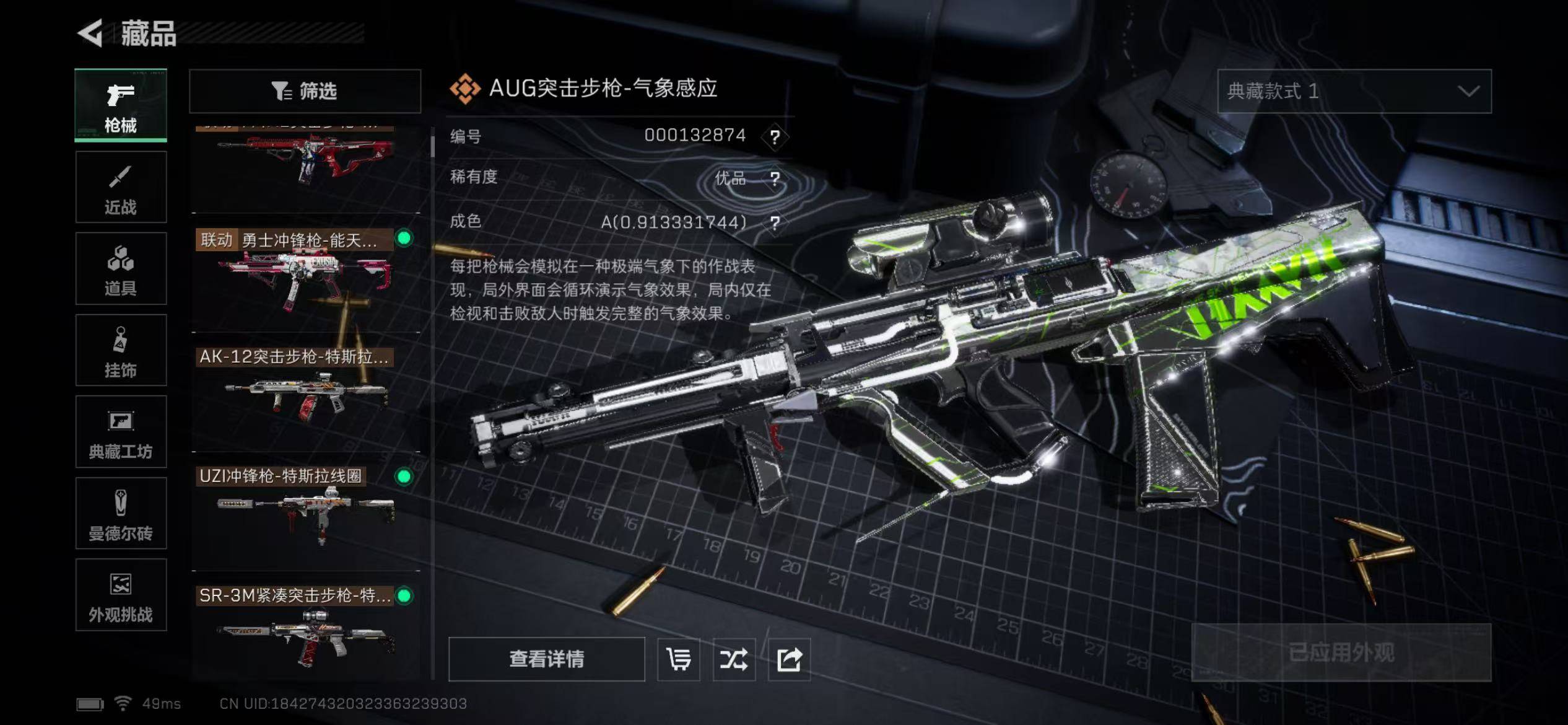1568x725 pixels.
Task: Open the 近战 melee category
Action: pyautogui.click(x=121, y=187)
